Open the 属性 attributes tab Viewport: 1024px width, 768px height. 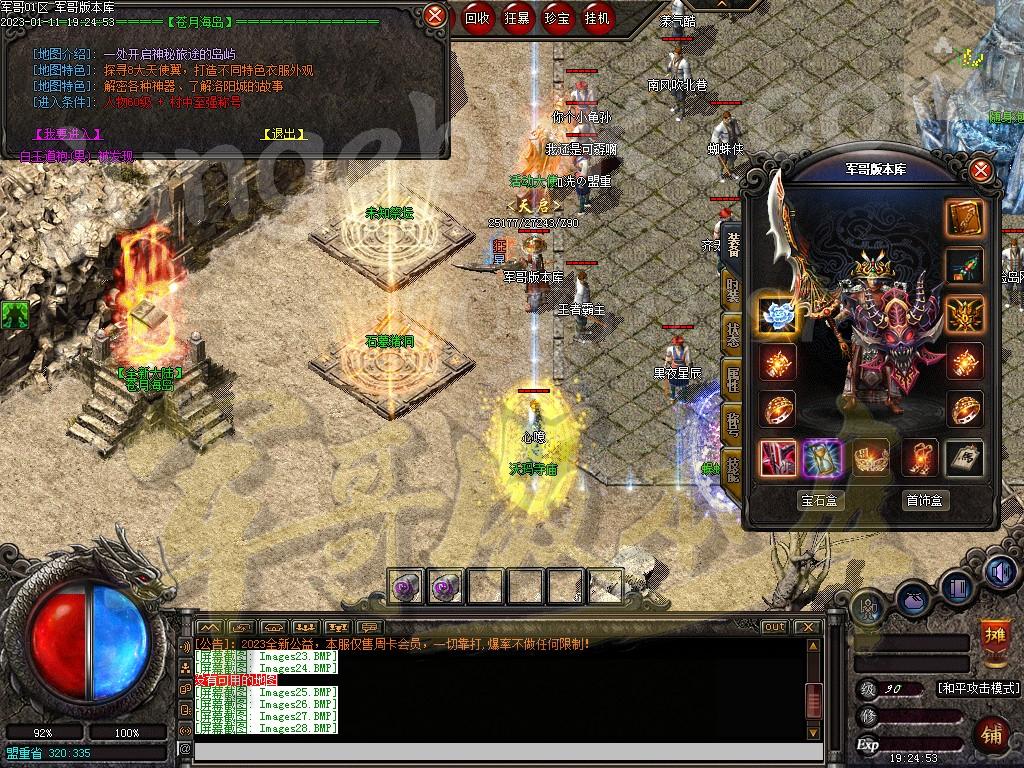click(733, 378)
